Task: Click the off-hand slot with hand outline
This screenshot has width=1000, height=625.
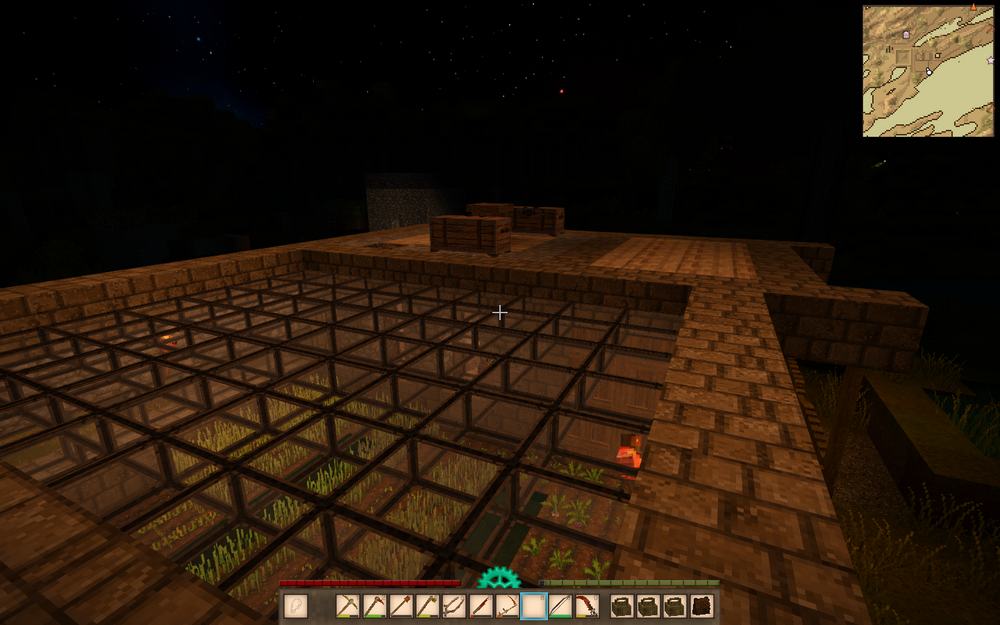Action: pyautogui.click(x=295, y=605)
